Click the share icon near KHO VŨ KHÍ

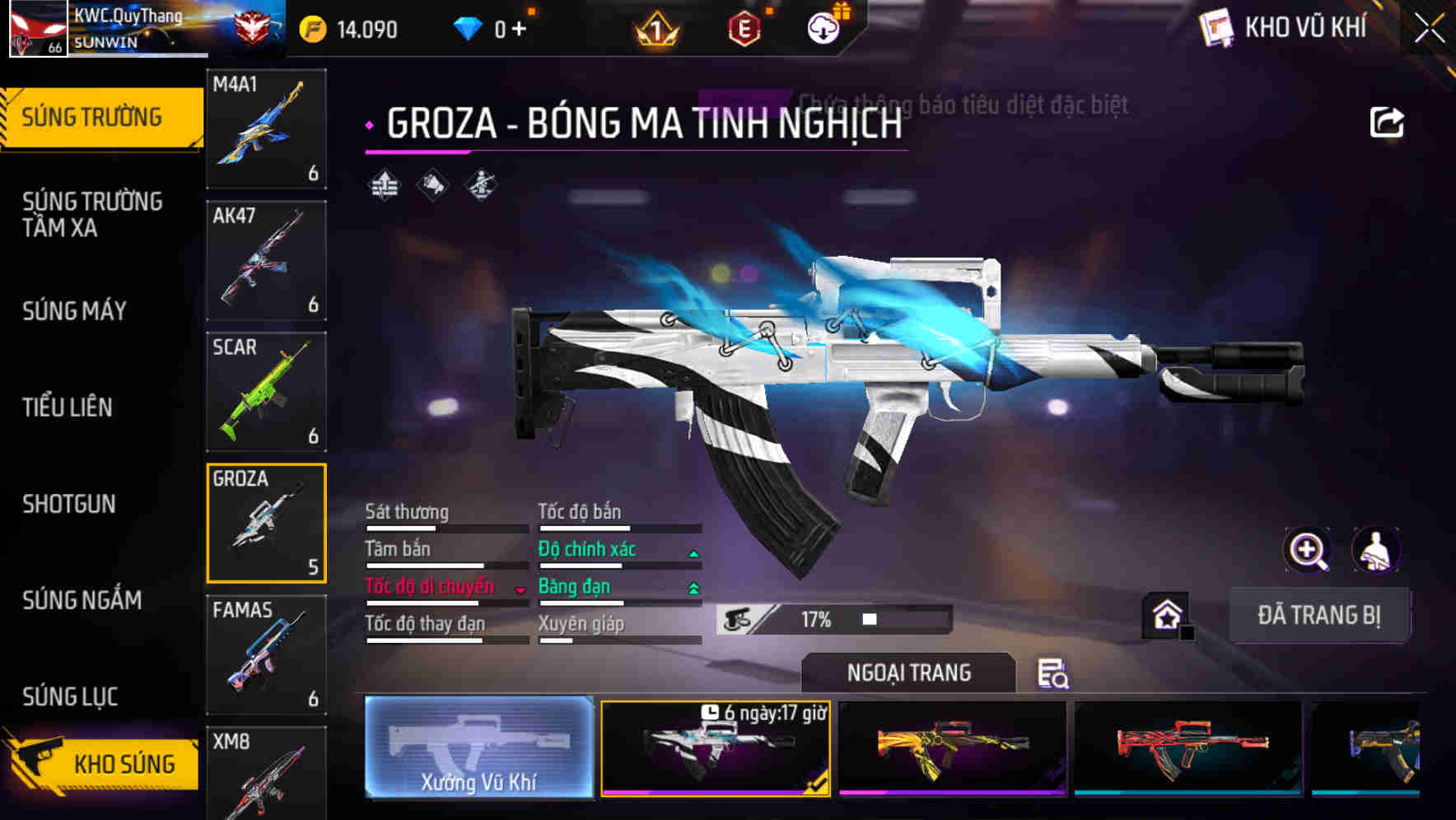coord(1386,122)
